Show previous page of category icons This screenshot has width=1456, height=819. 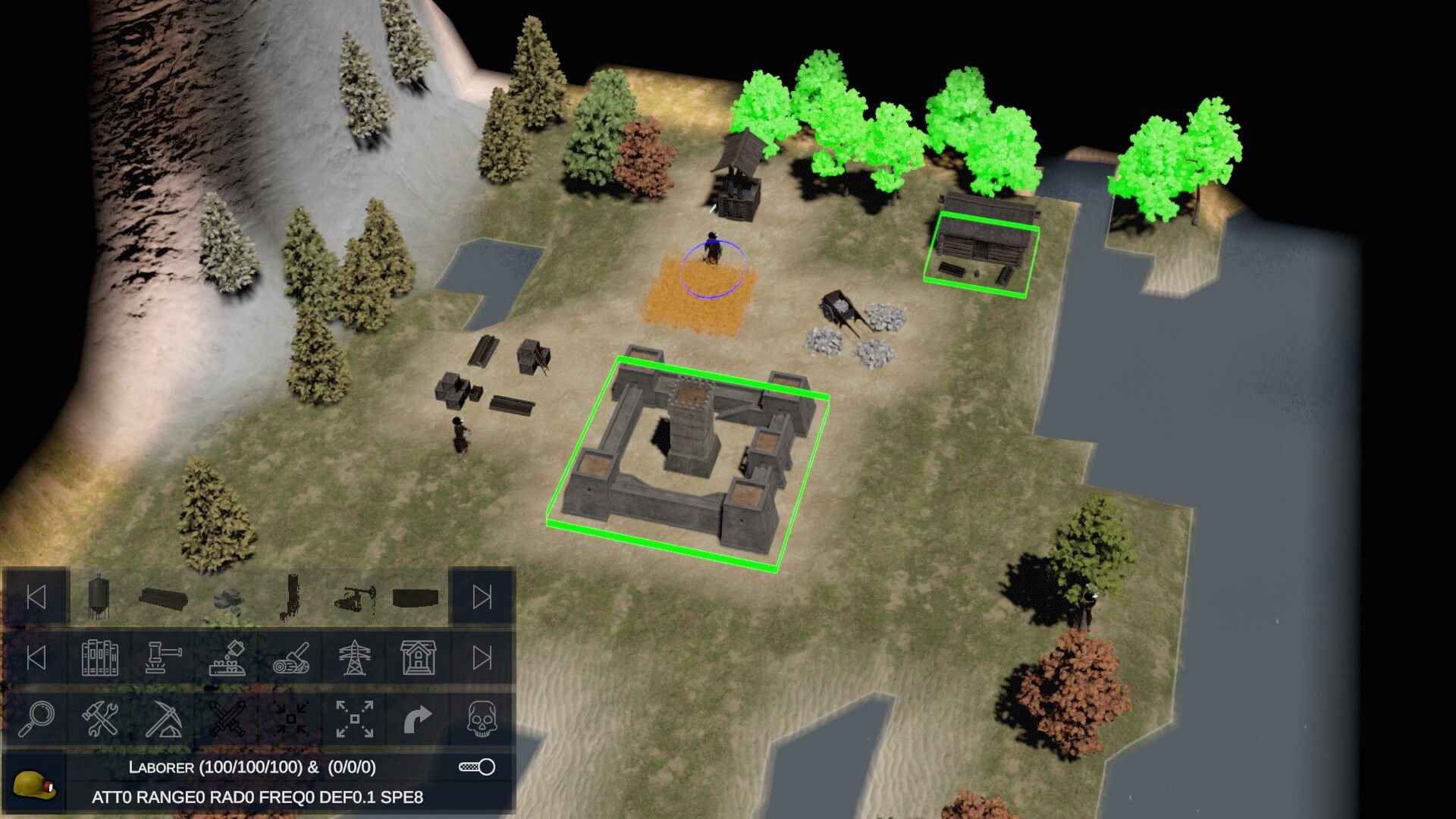(x=36, y=657)
